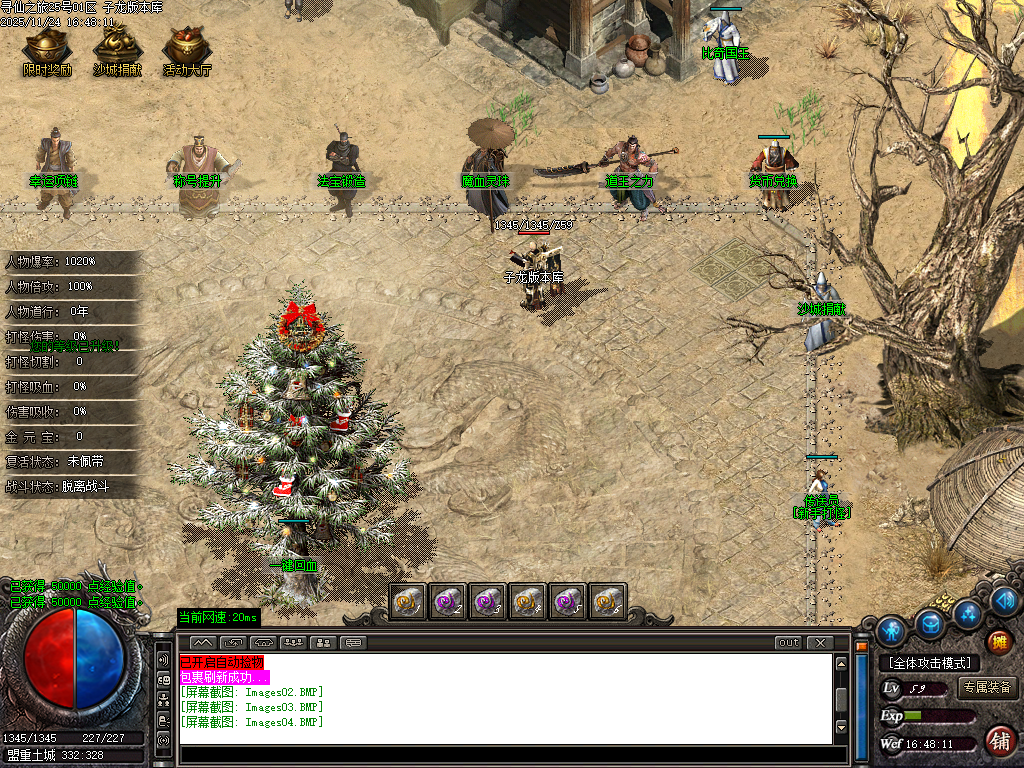Use the purple scroll in hotbar slot 2

(447, 601)
